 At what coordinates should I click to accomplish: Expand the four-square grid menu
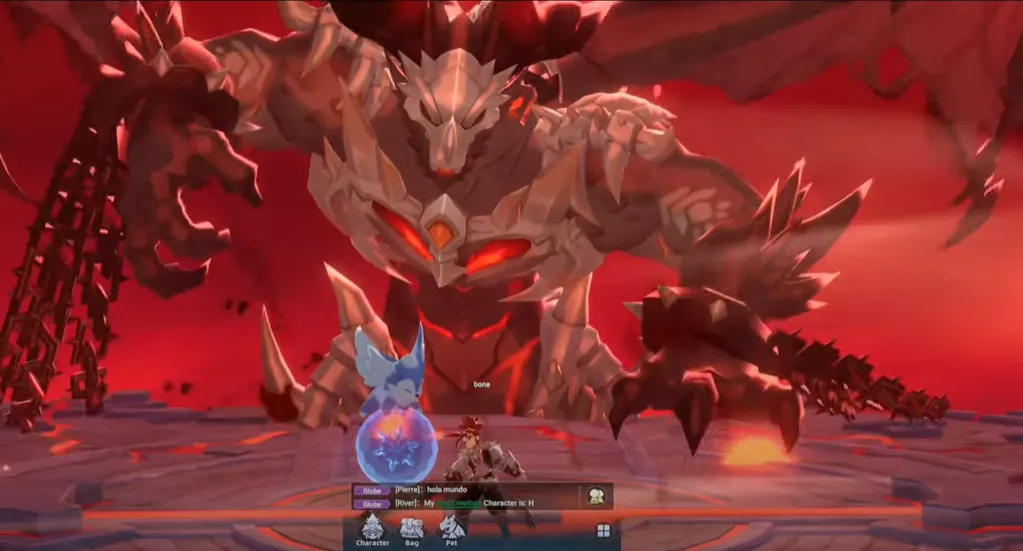coord(603,530)
